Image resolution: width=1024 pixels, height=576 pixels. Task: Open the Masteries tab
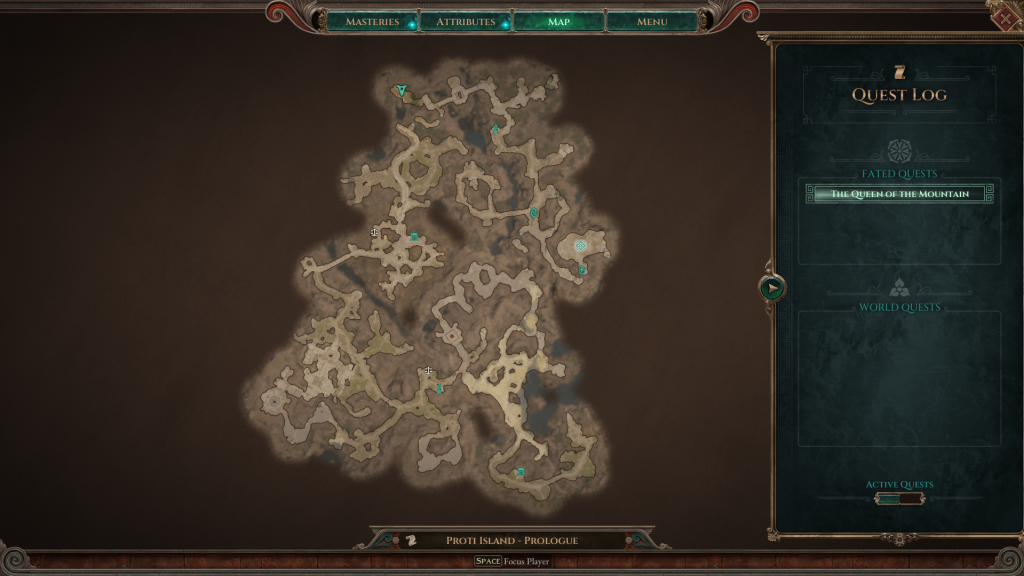coord(371,22)
